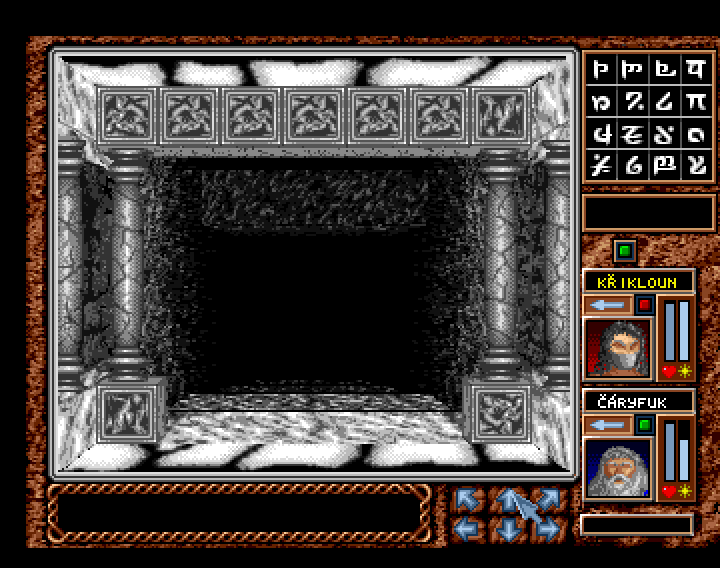This screenshot has height=568, width=720.
Task: Toggle Čaryfuk's green indicator button
Action: tap(645, 425)
